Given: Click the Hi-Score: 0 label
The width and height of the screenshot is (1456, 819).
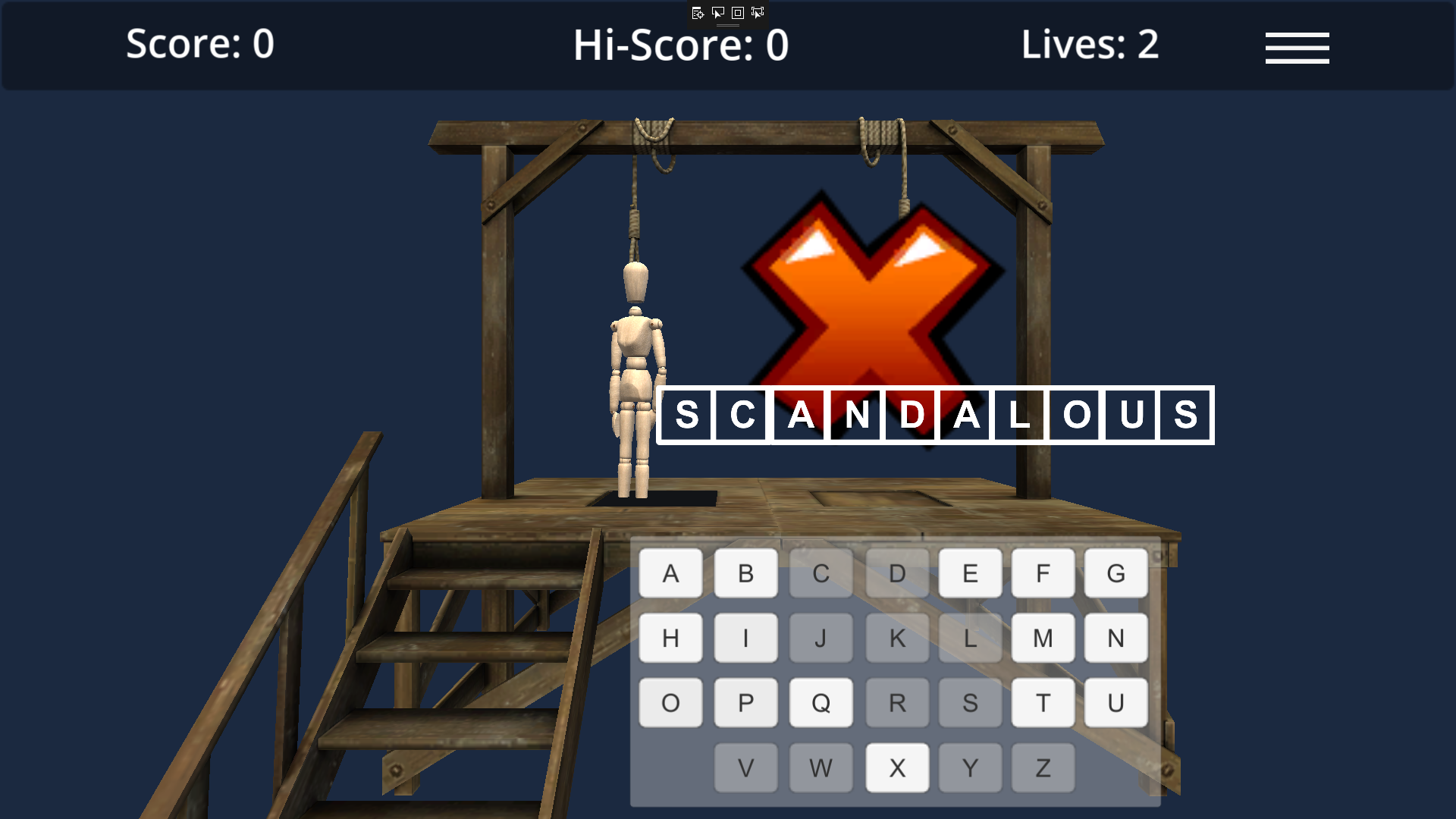Looking at the screenshot, I should click(681, 45).
